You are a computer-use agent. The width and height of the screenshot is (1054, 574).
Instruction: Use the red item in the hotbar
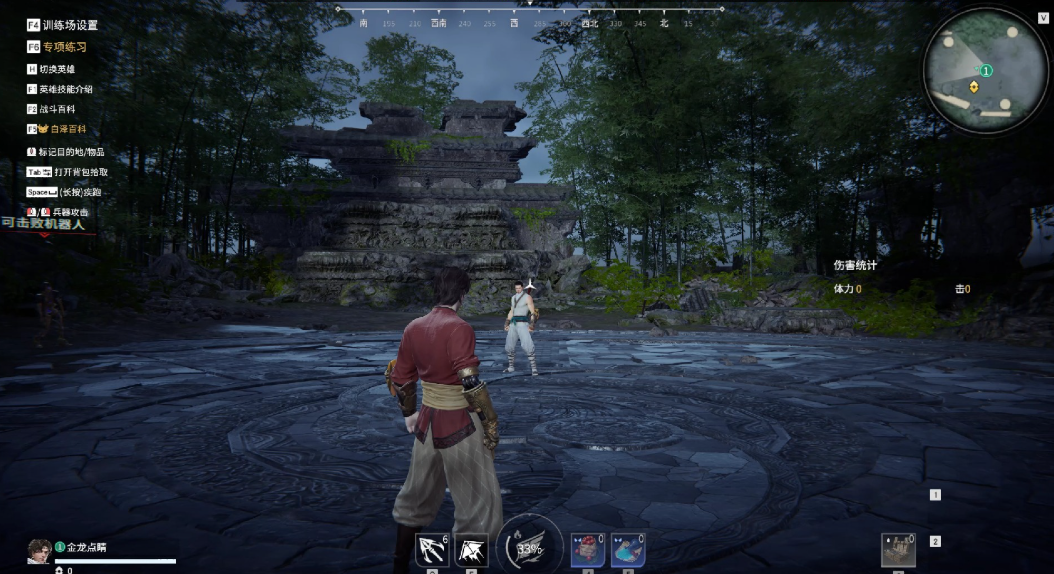click(587, 549)
